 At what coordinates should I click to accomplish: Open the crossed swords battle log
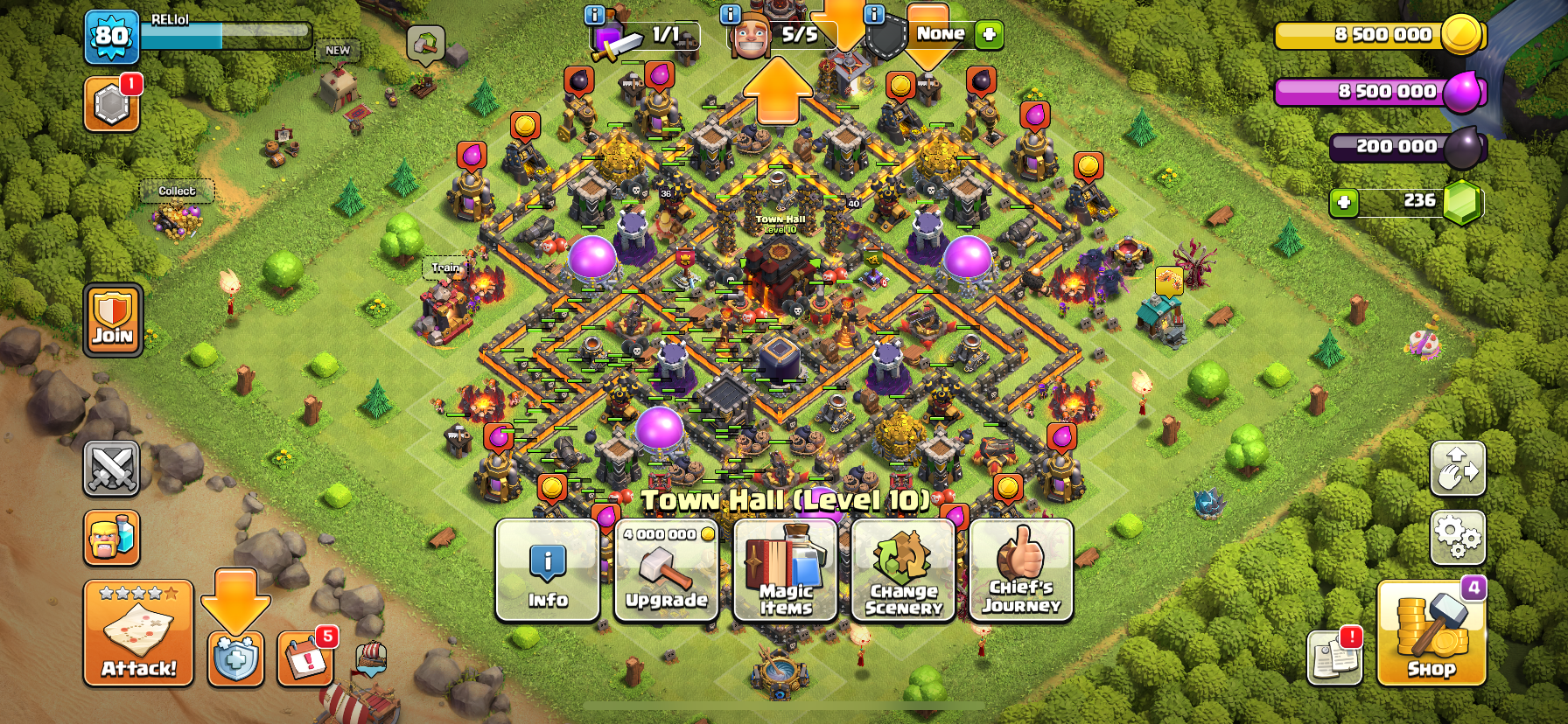tap(112, 468)
